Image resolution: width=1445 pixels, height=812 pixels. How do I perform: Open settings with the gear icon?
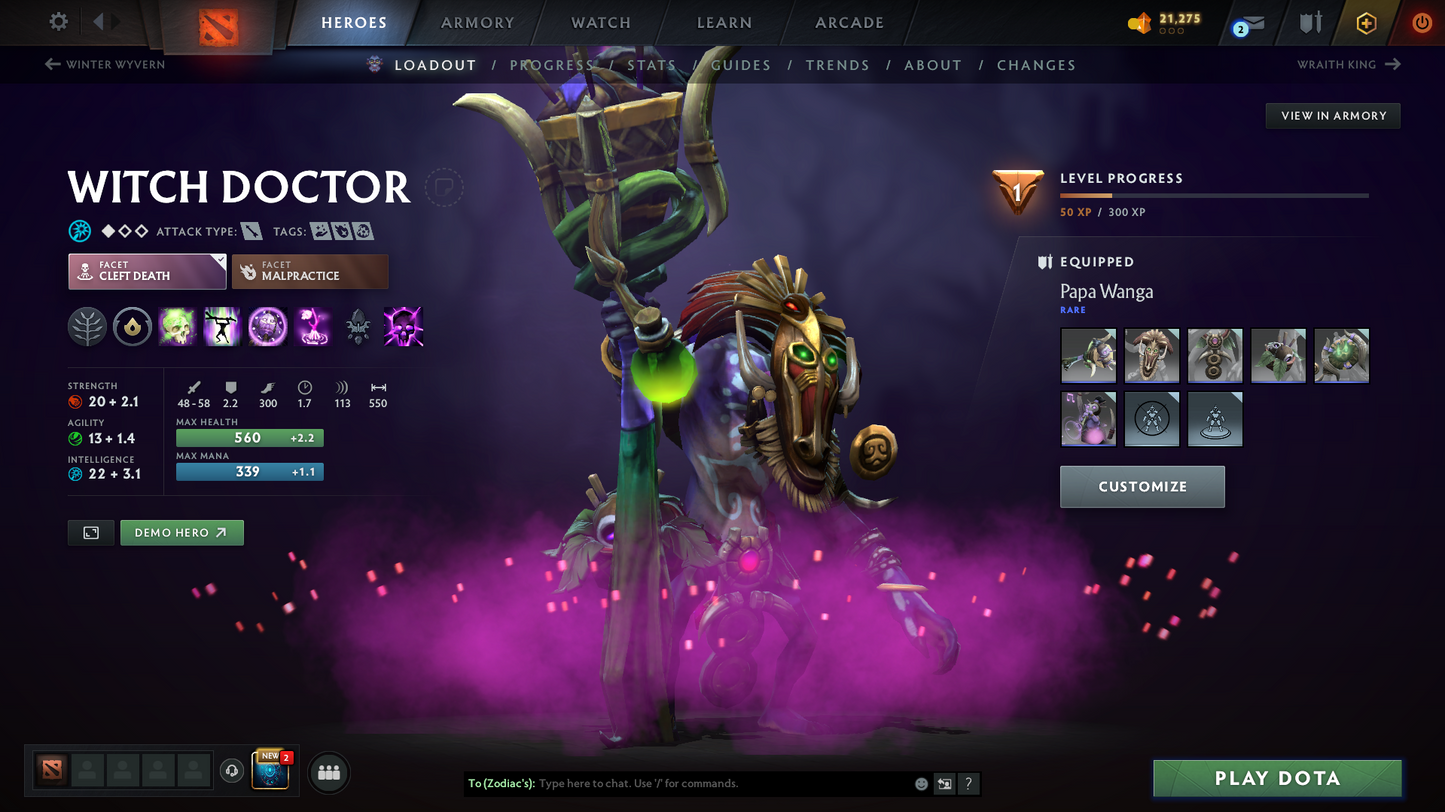[59, 22]
